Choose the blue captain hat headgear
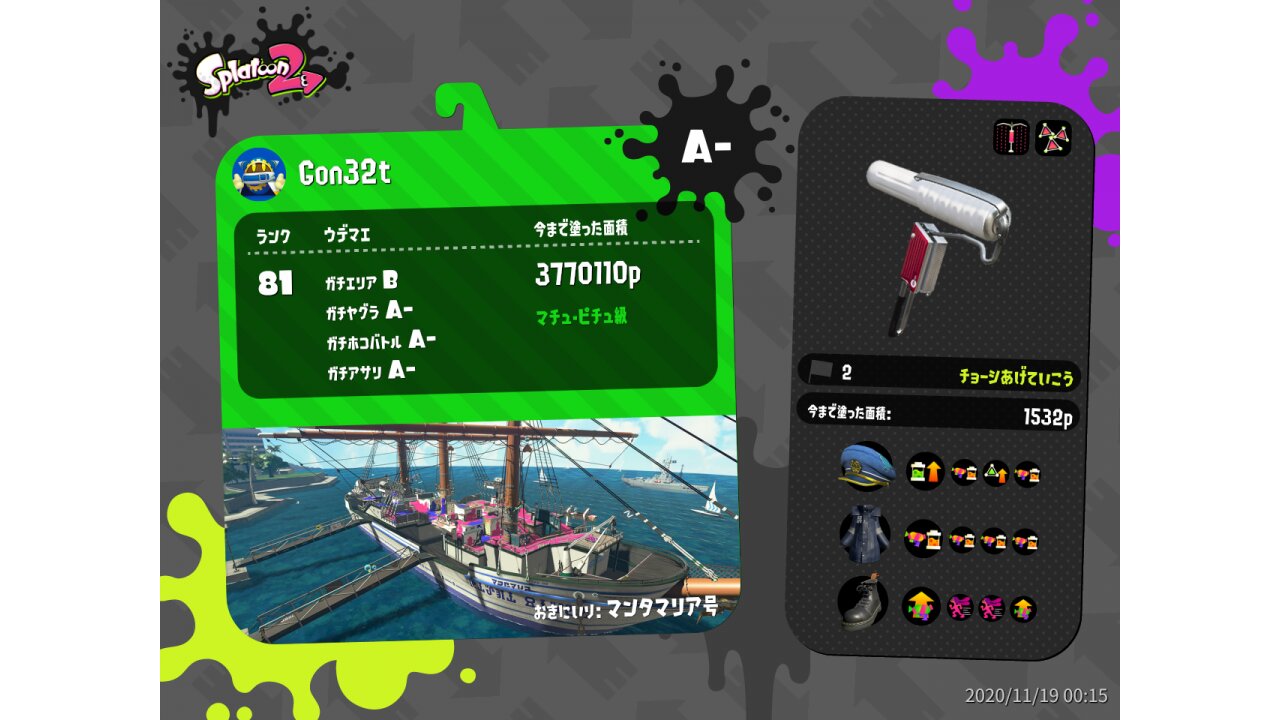 click(x=866, y=468)
